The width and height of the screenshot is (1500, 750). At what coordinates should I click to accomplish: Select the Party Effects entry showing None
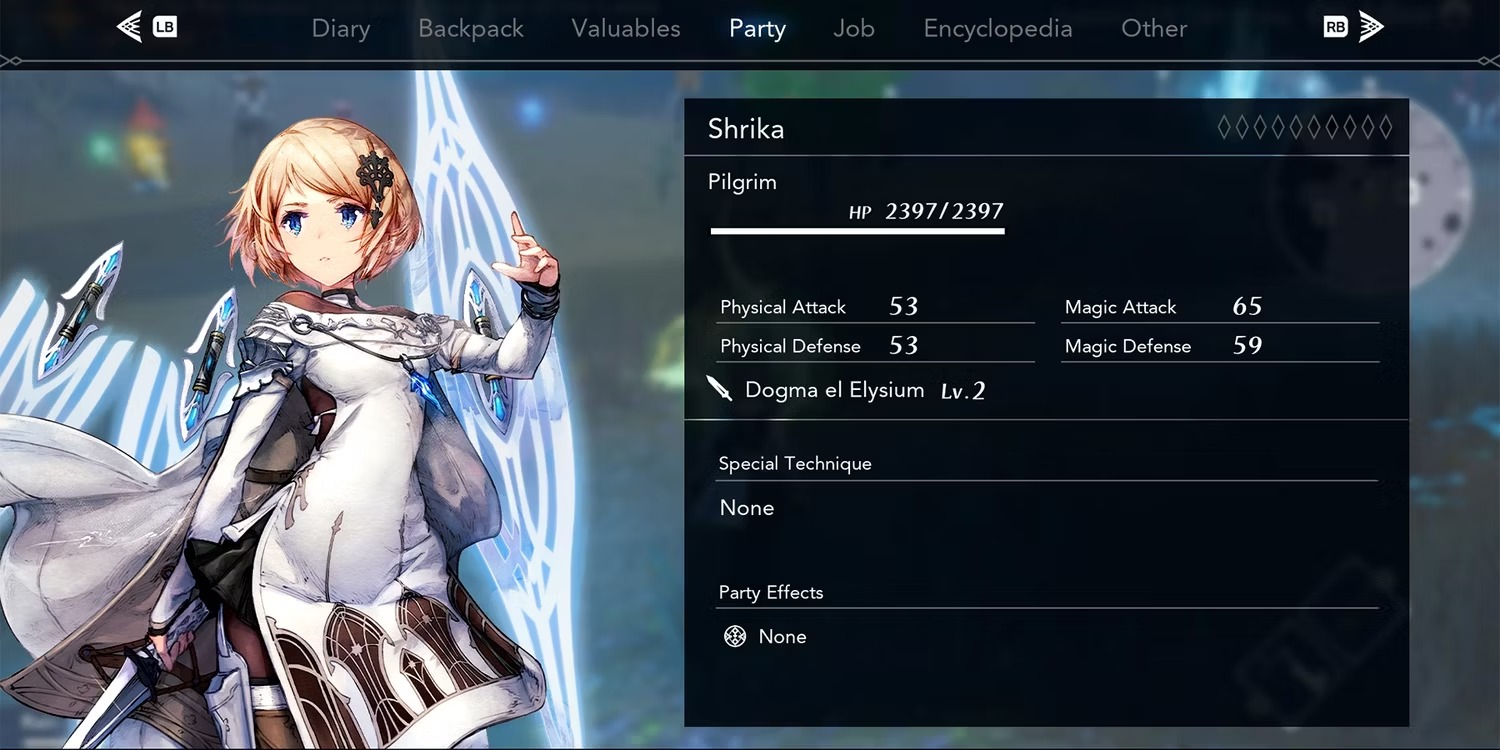coord(781,637)
